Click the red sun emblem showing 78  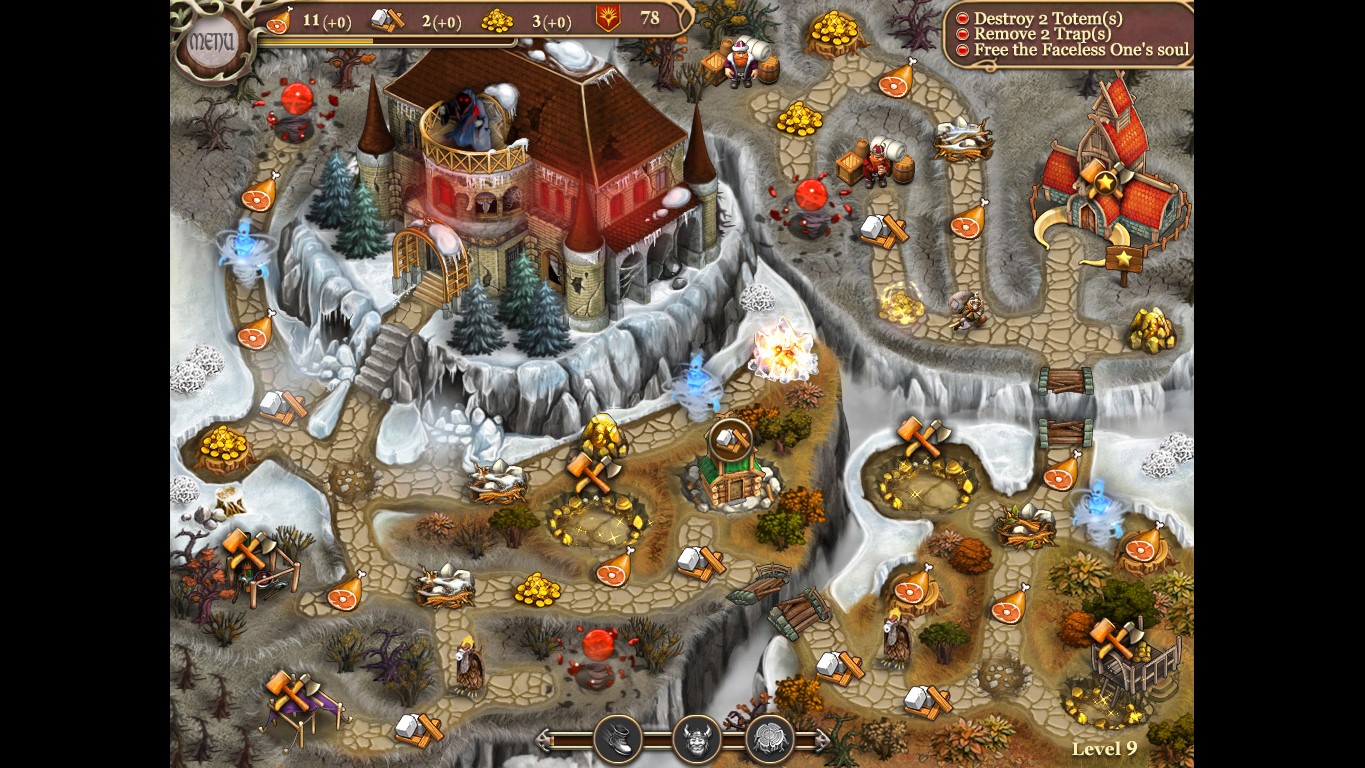point(606,17)
